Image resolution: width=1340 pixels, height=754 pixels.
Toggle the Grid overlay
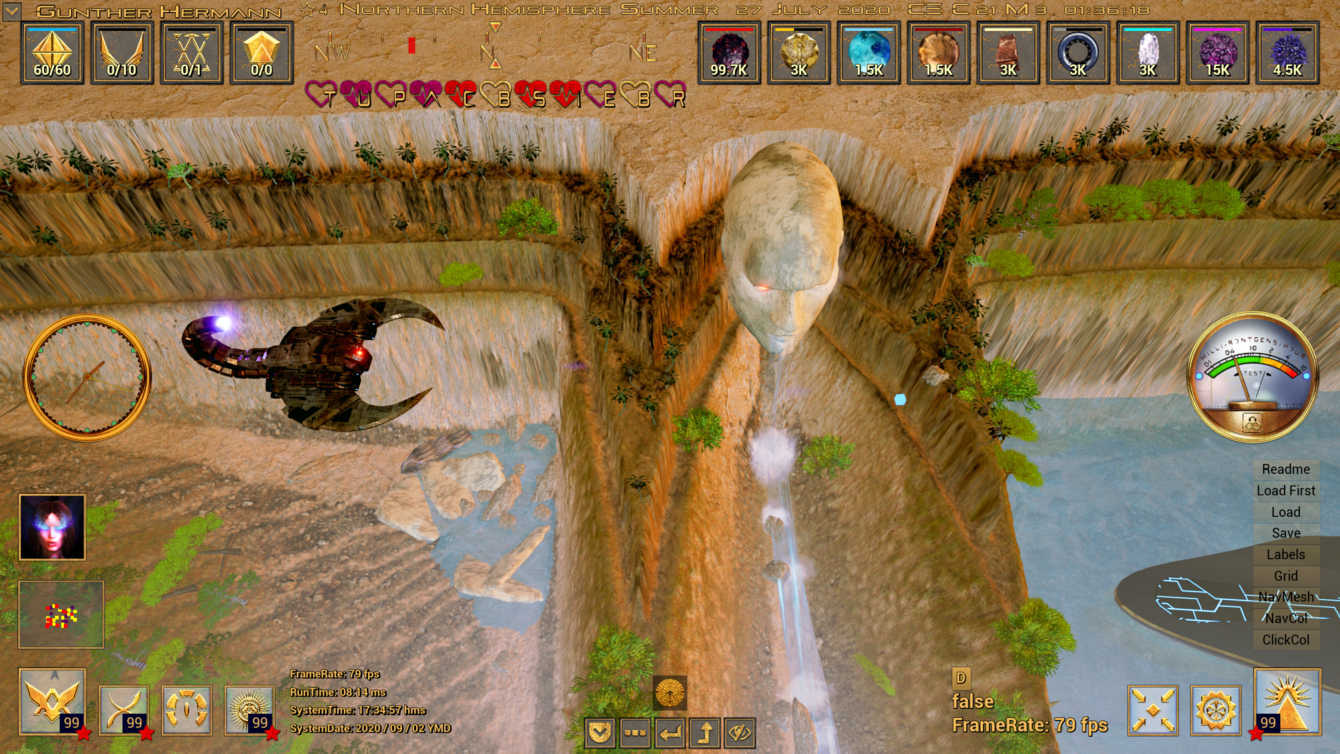click(1285, 576)
